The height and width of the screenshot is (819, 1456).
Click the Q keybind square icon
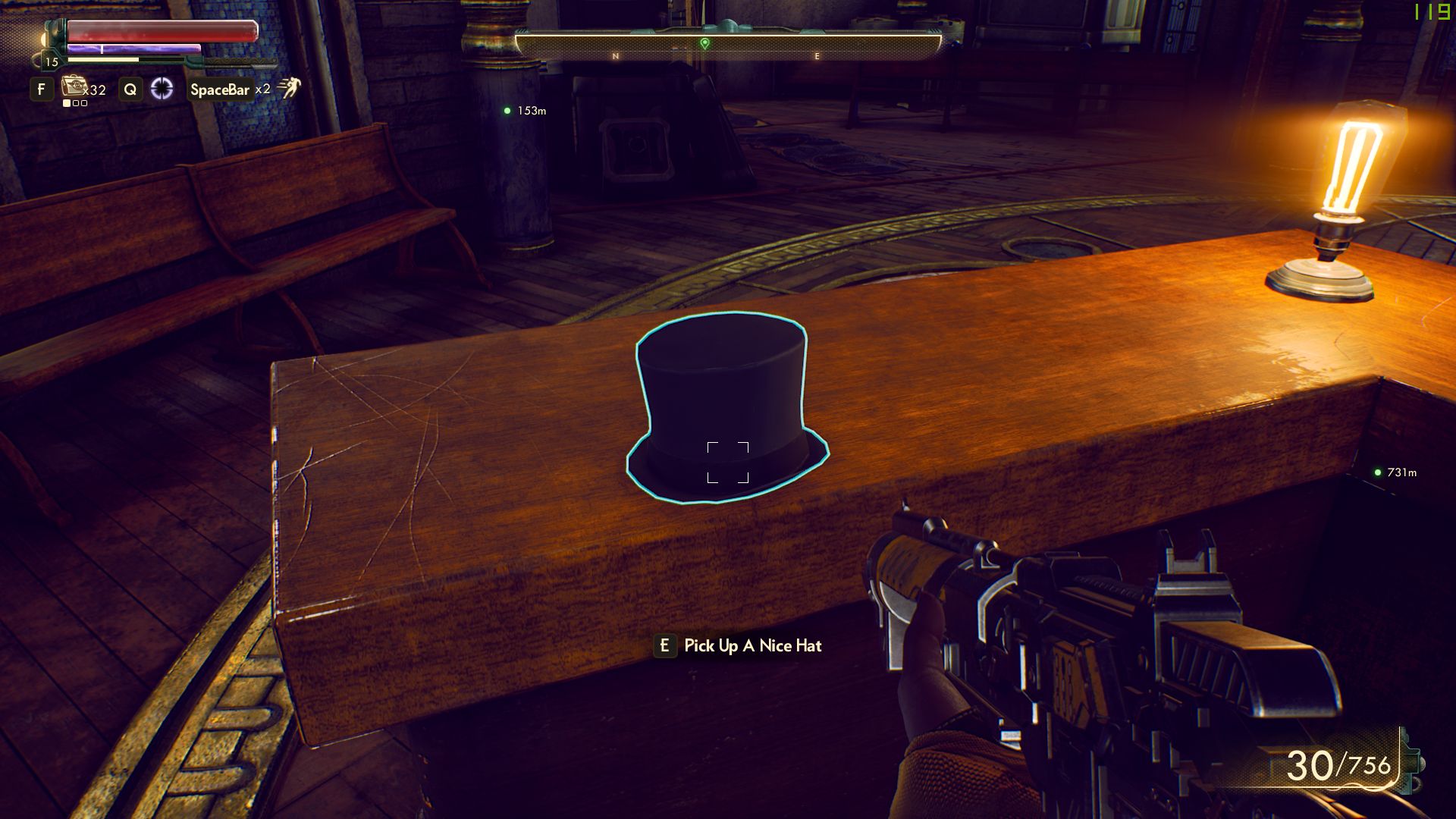(130, 89)
